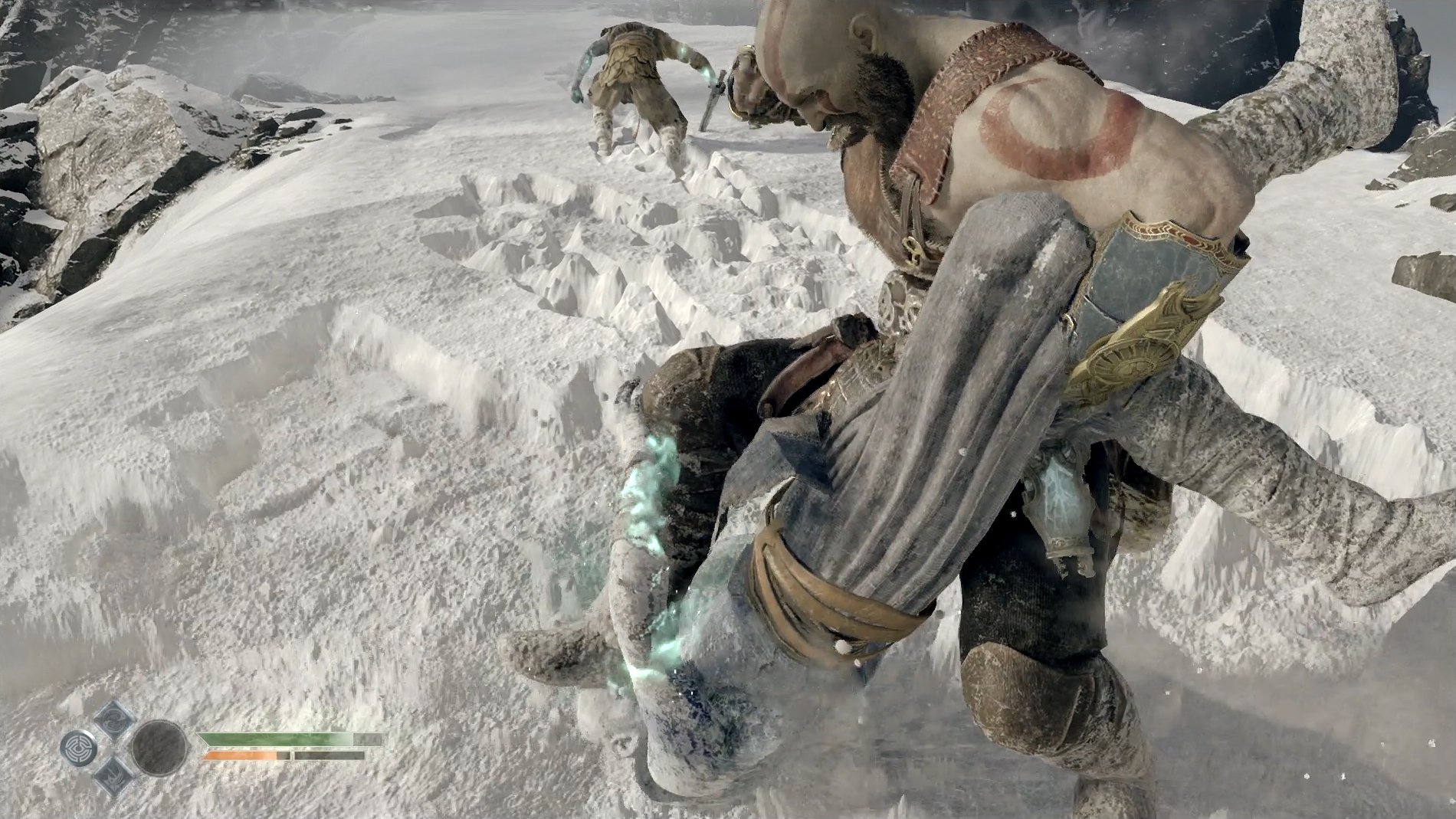Click the orange rage meter bar
The image size is (1456, 819).
coord(238,755)
